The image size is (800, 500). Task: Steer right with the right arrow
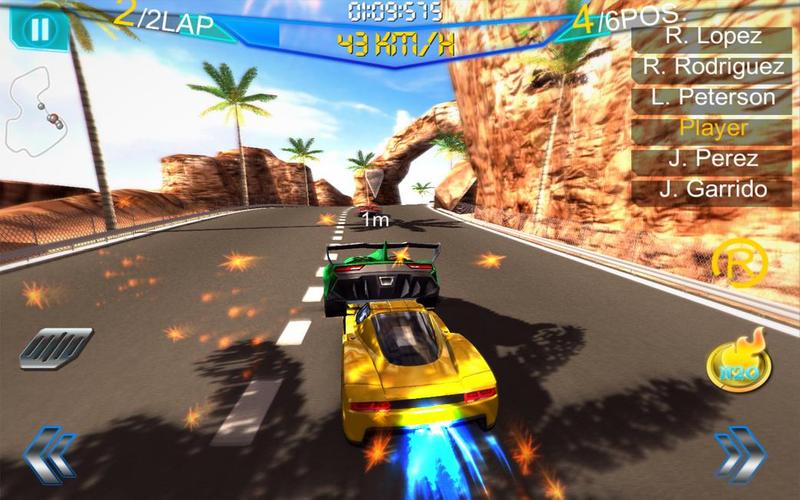click(x=740, y=453)
